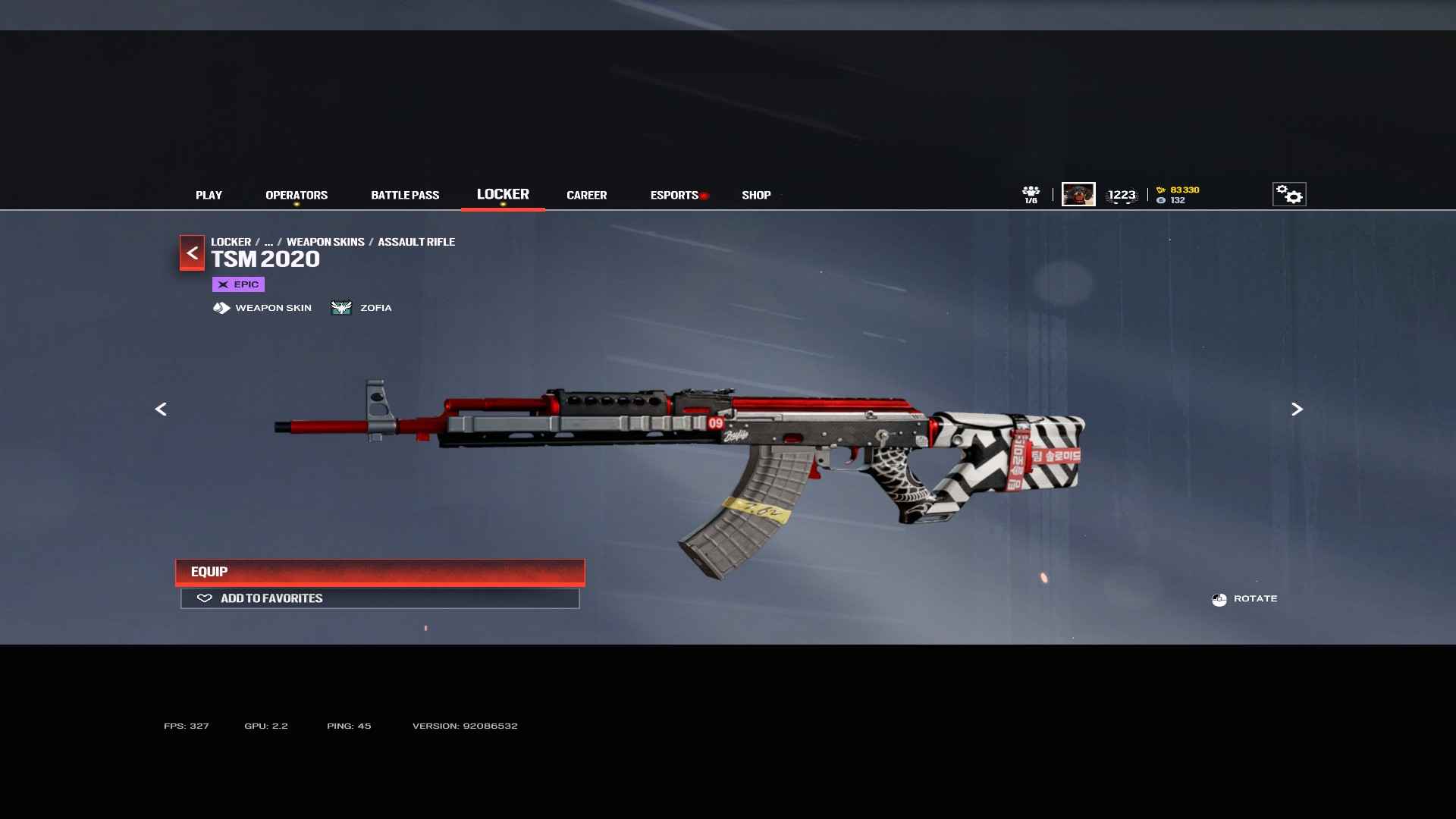Click the player profile avatar
Screen dimensions: 1456x819
coord(1078,194)
